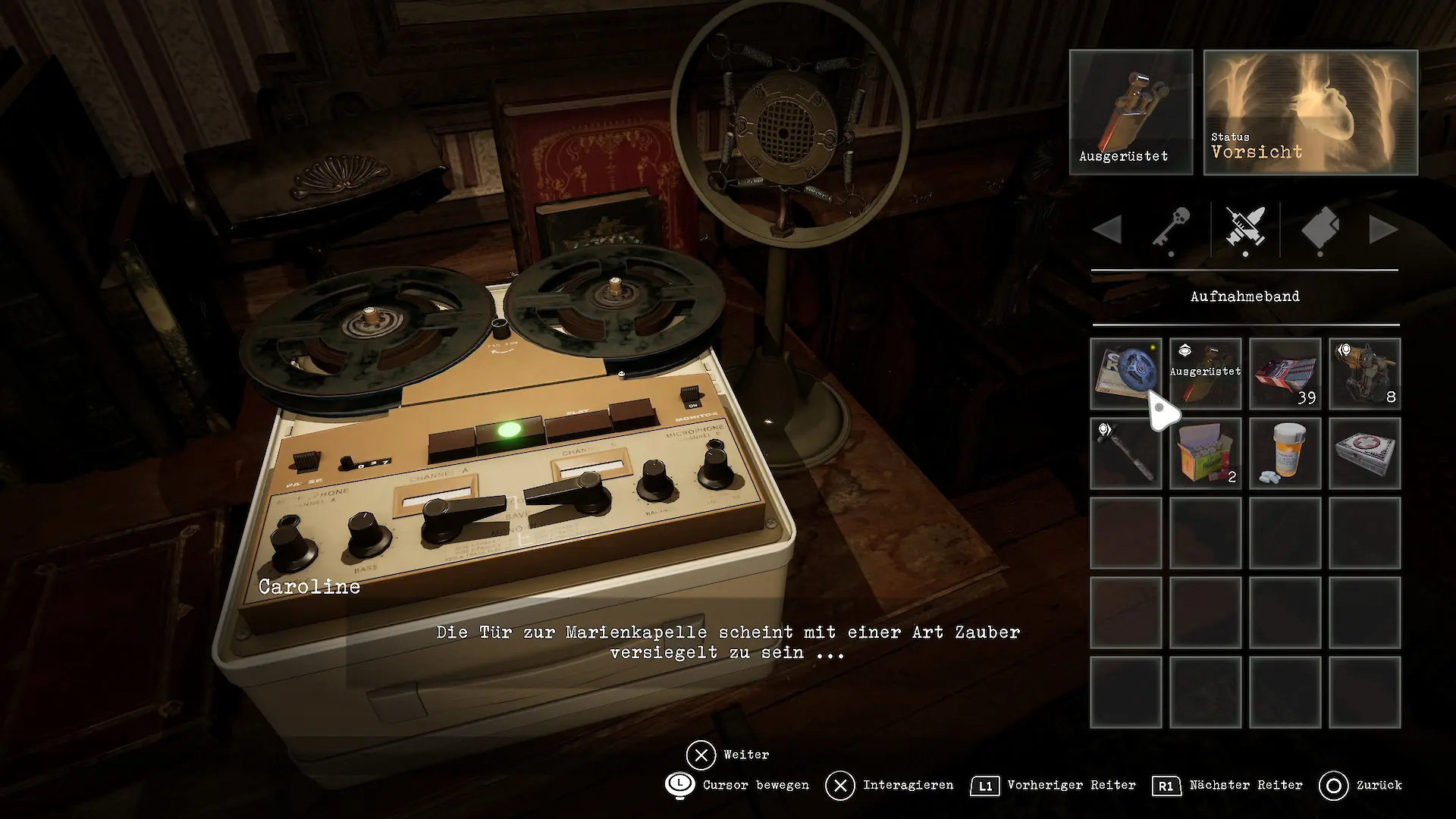
Task: Pick the hammer in the inventory
Action: coord(1125,453)
